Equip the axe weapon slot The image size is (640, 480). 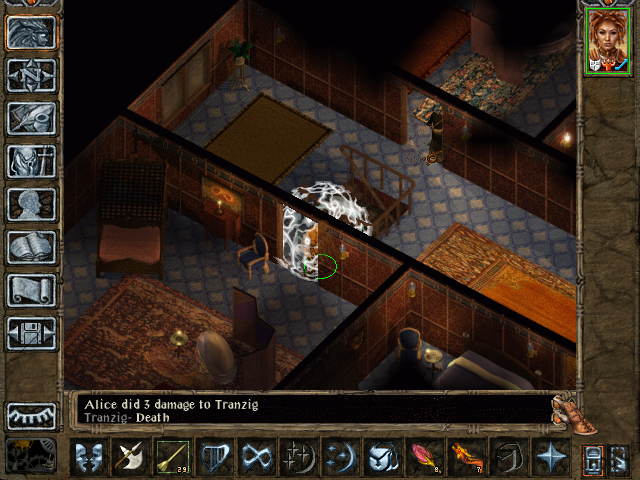pos(130,457)
